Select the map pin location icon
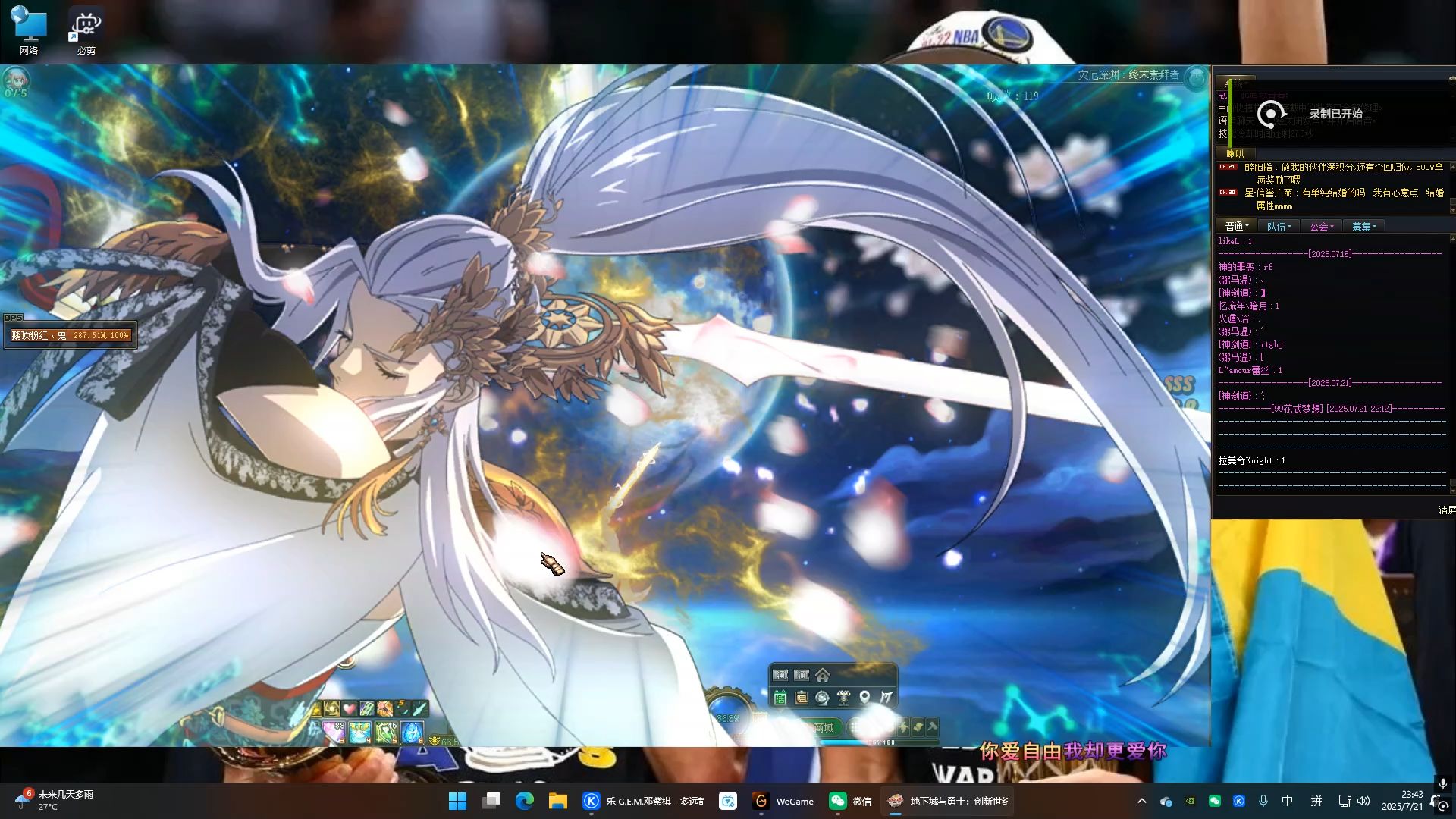Screen dimensions: 1456x819 864,697
